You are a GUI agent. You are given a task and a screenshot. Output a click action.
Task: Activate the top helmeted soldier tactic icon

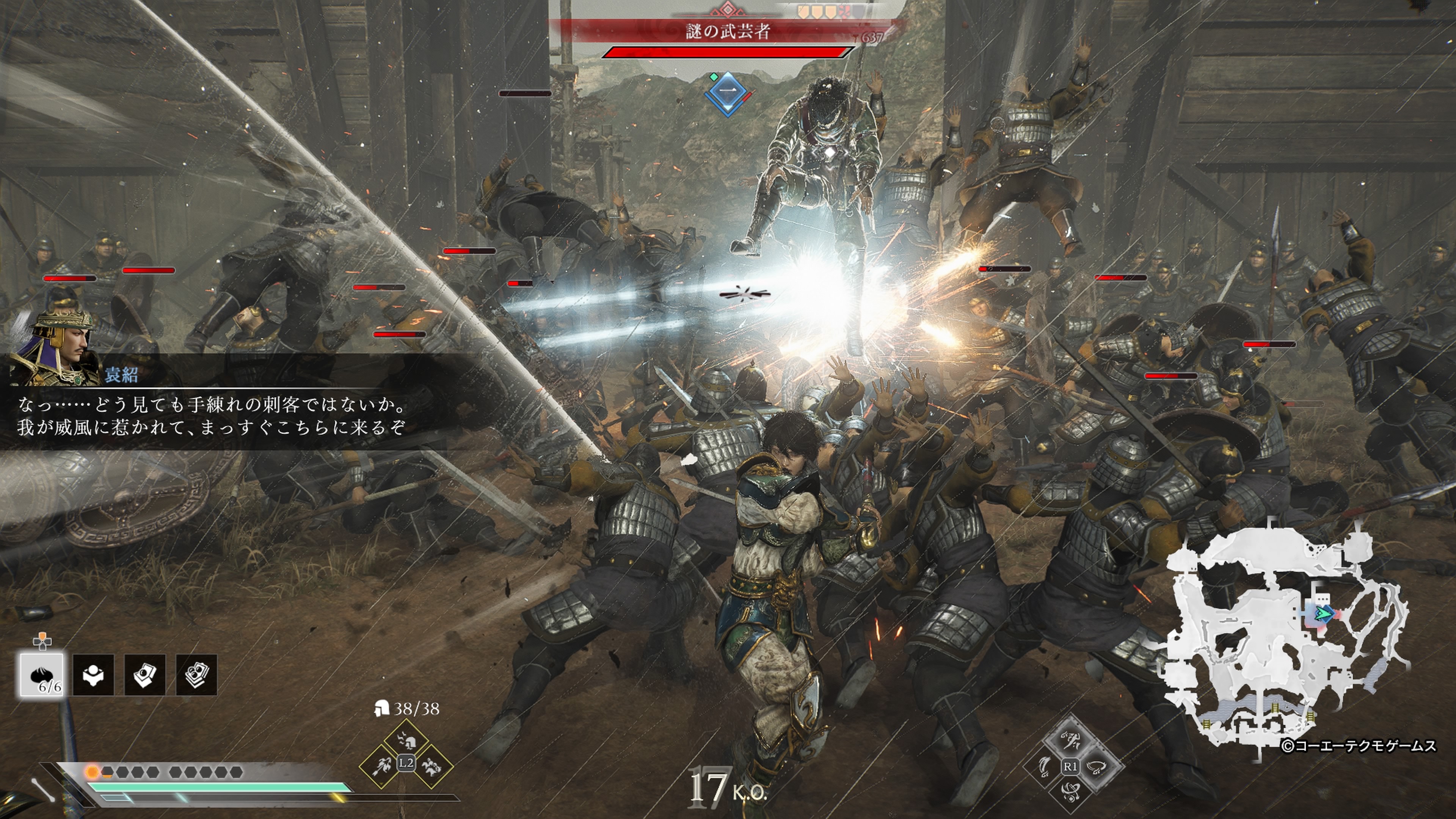coord(406,740)
